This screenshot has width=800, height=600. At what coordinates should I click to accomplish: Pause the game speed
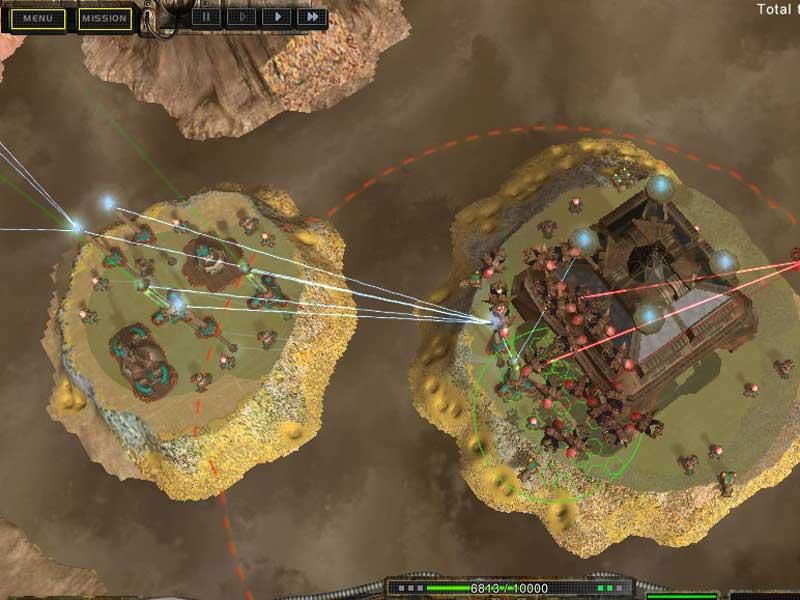tap(206, 17)
